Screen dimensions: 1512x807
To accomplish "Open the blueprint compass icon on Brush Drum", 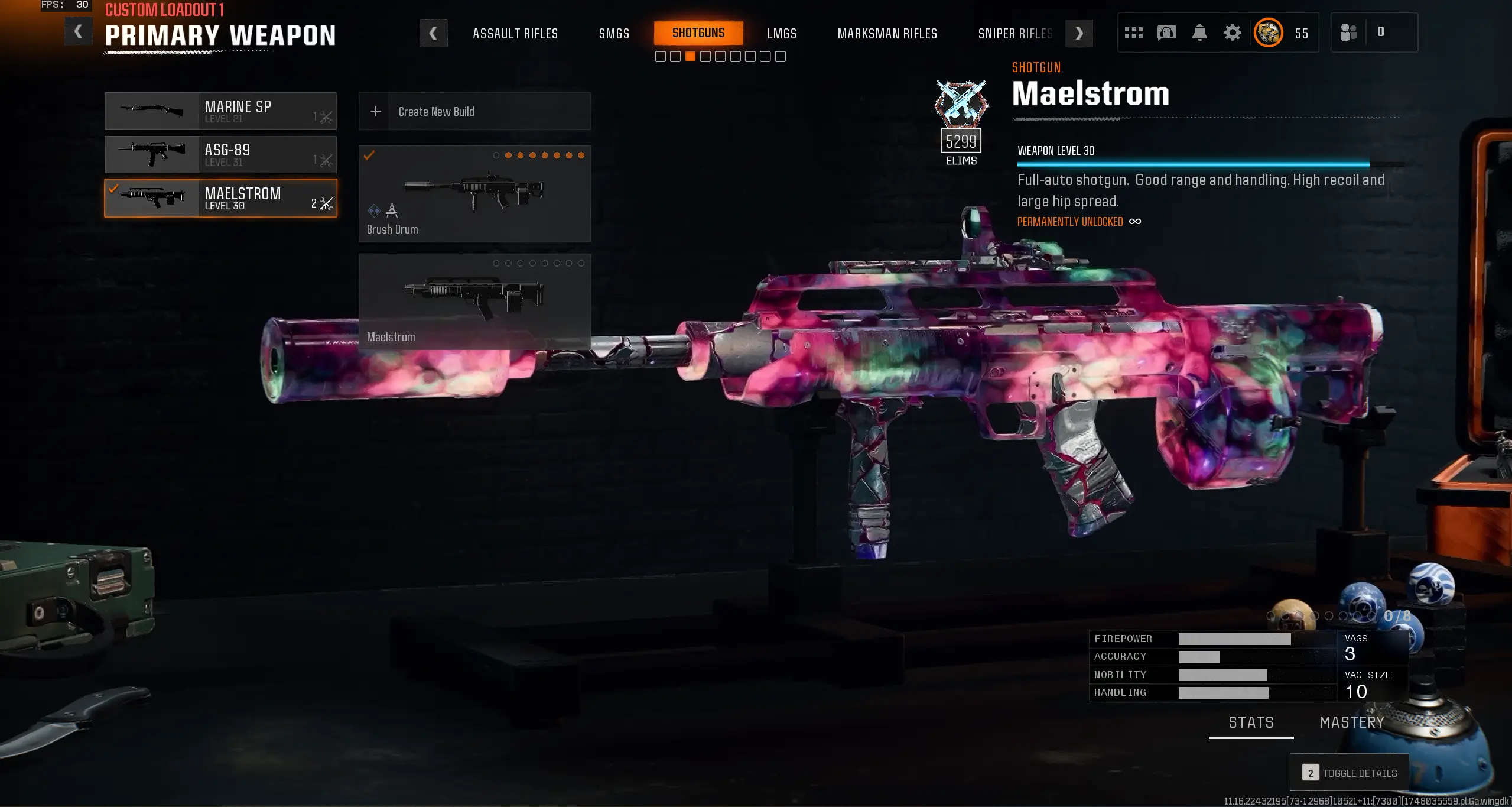I will 392,210.
